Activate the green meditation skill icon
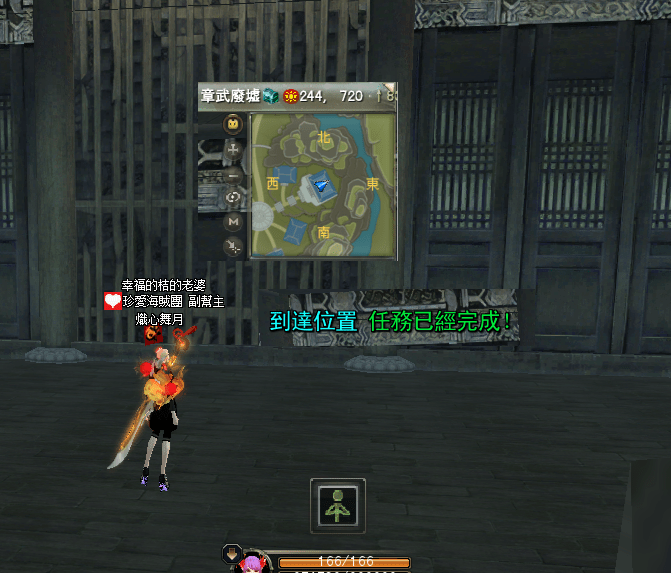Screen dimensions: 671x573 pos(338,505)
